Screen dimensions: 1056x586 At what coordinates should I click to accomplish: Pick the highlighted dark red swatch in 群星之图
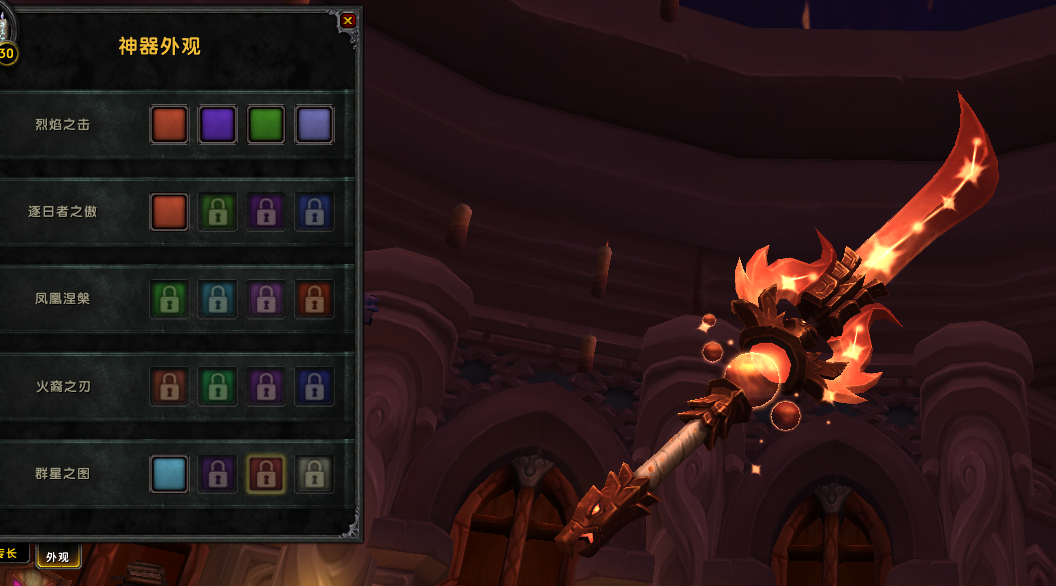[x=266, y=473]
